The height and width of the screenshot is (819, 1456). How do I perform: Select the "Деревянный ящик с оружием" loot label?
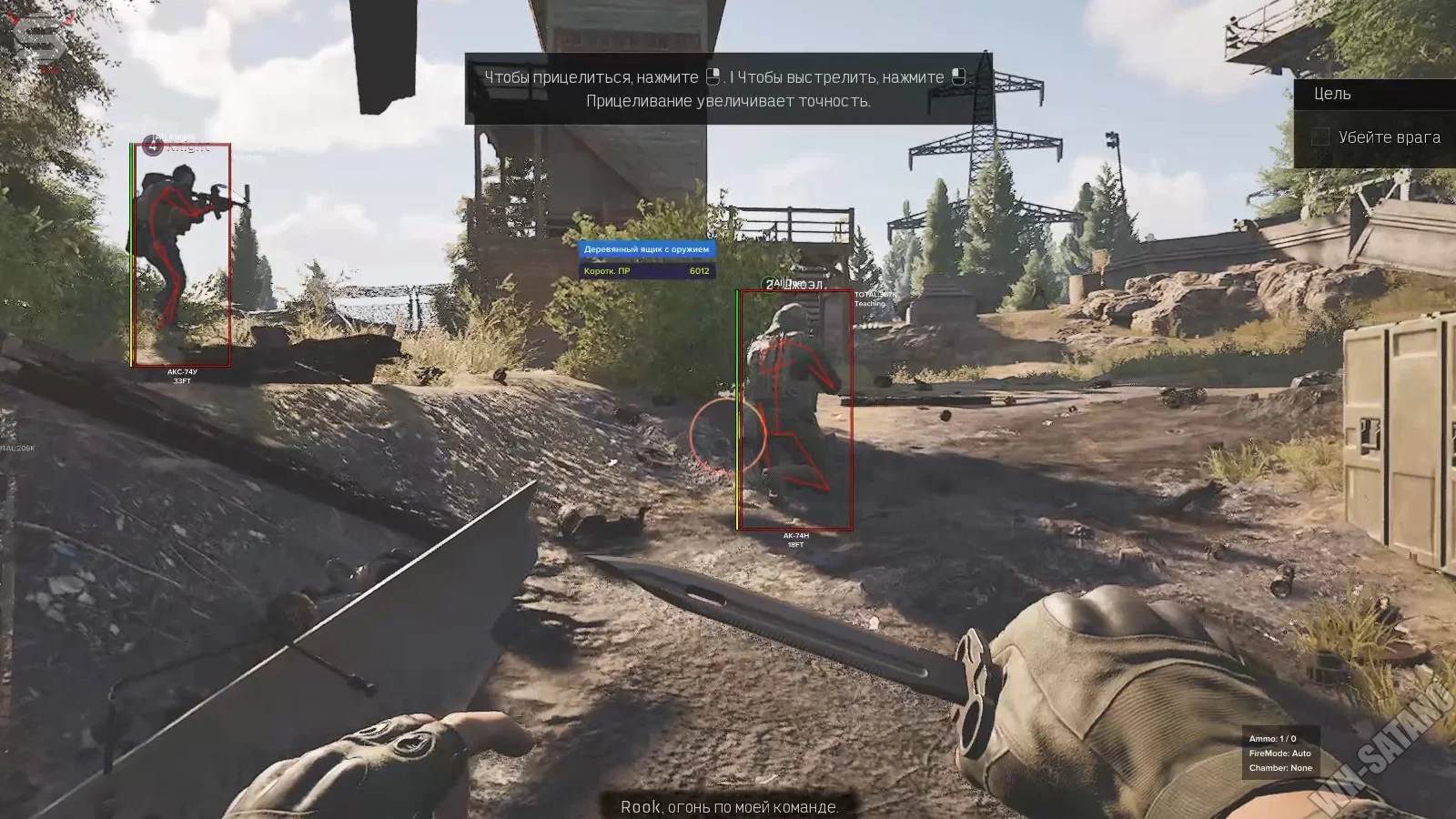[647, 249]
